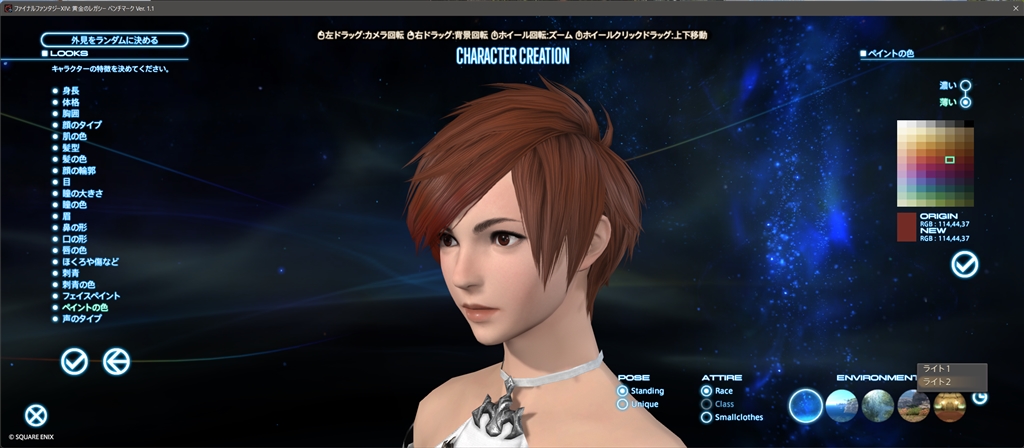Image resolution: width=1024 pixels, height=448 pixels.
Task: Select 髪型 in the Looks list
Action: [71, 147]
